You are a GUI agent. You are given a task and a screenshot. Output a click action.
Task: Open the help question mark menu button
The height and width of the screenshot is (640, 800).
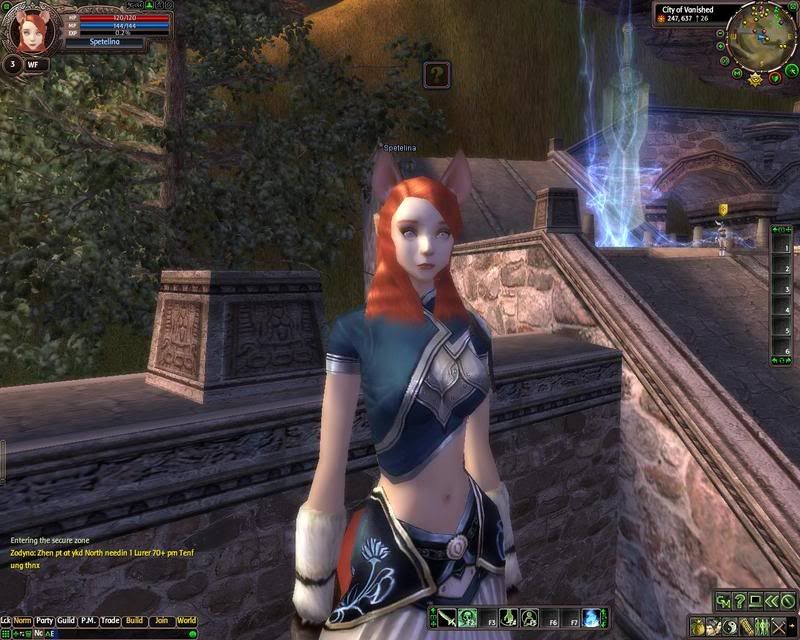point(739,601)
